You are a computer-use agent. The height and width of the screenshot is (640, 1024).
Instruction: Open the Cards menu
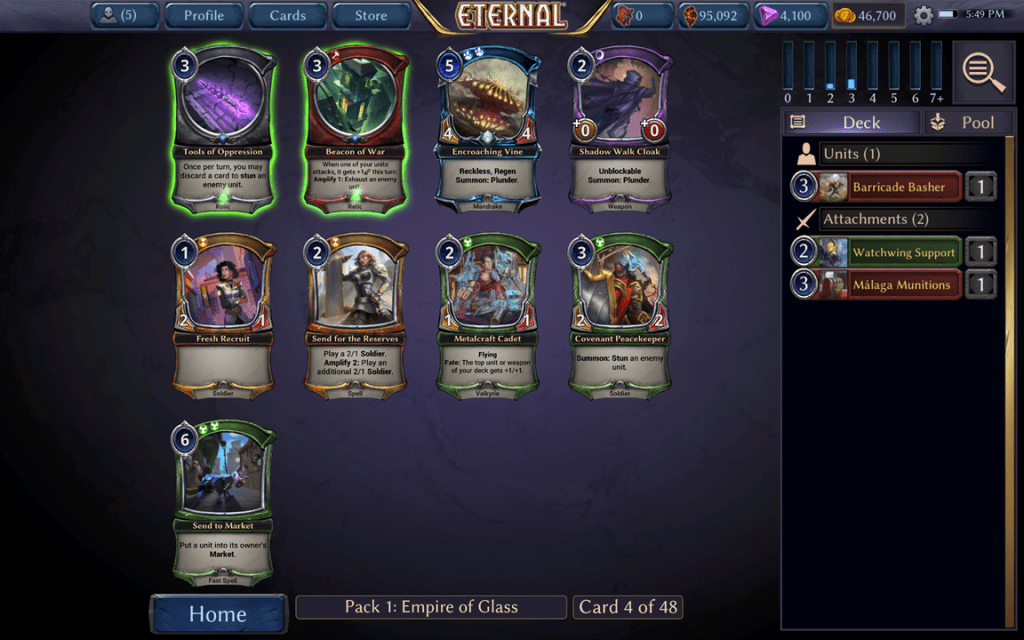(287, 15)
